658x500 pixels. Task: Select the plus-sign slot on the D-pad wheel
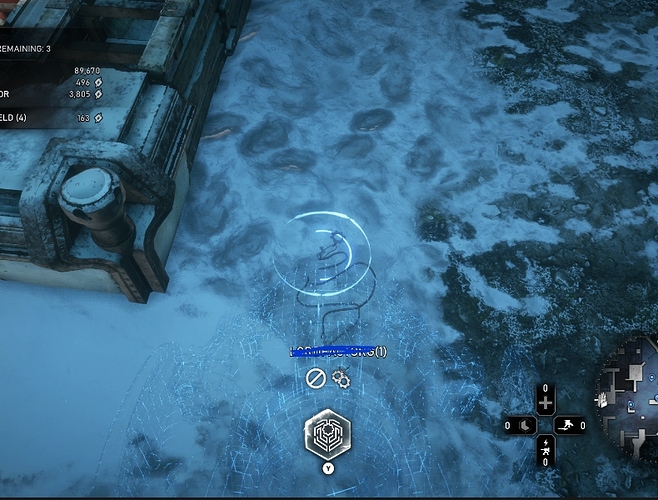545,403
